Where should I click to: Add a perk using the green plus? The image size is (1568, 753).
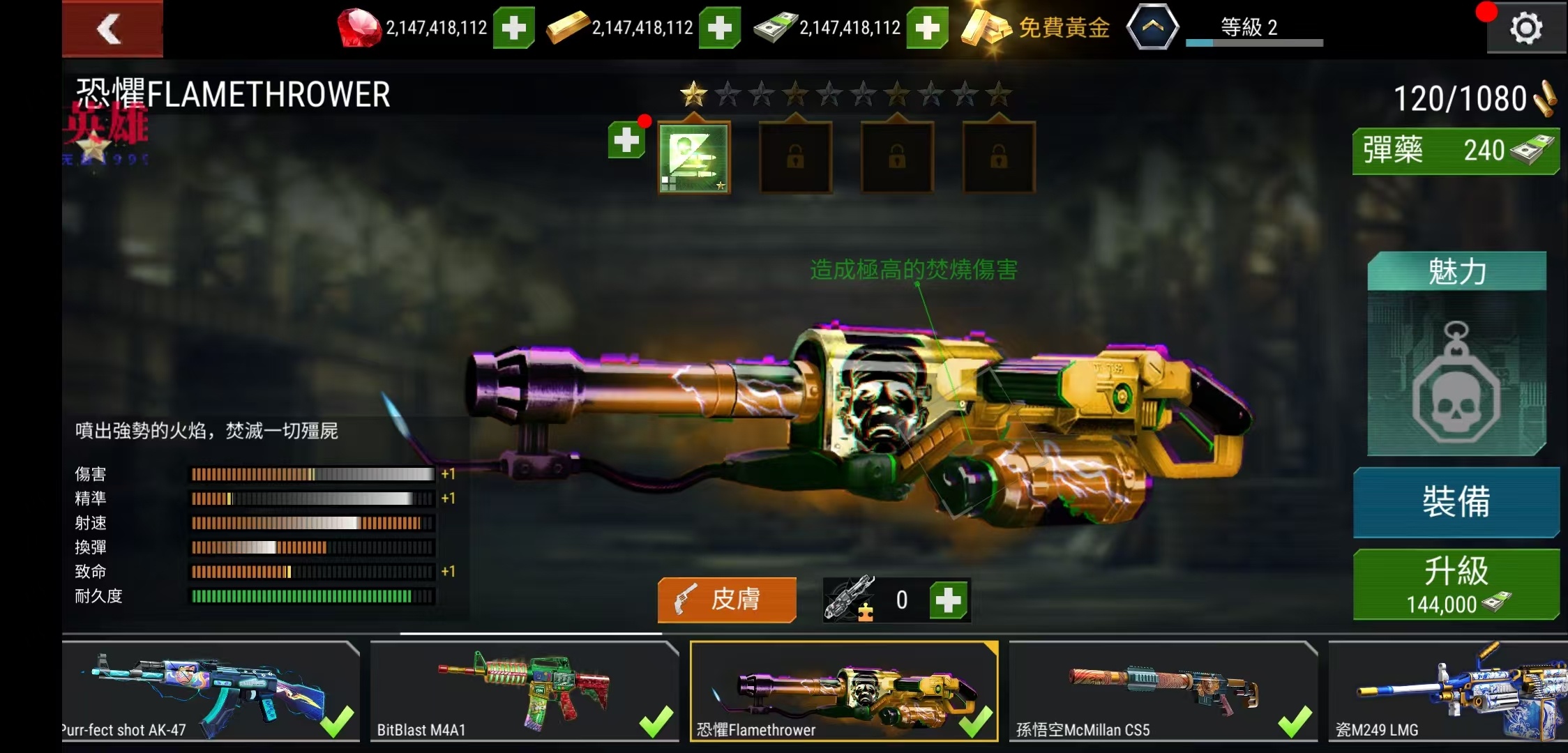point(626,140)
